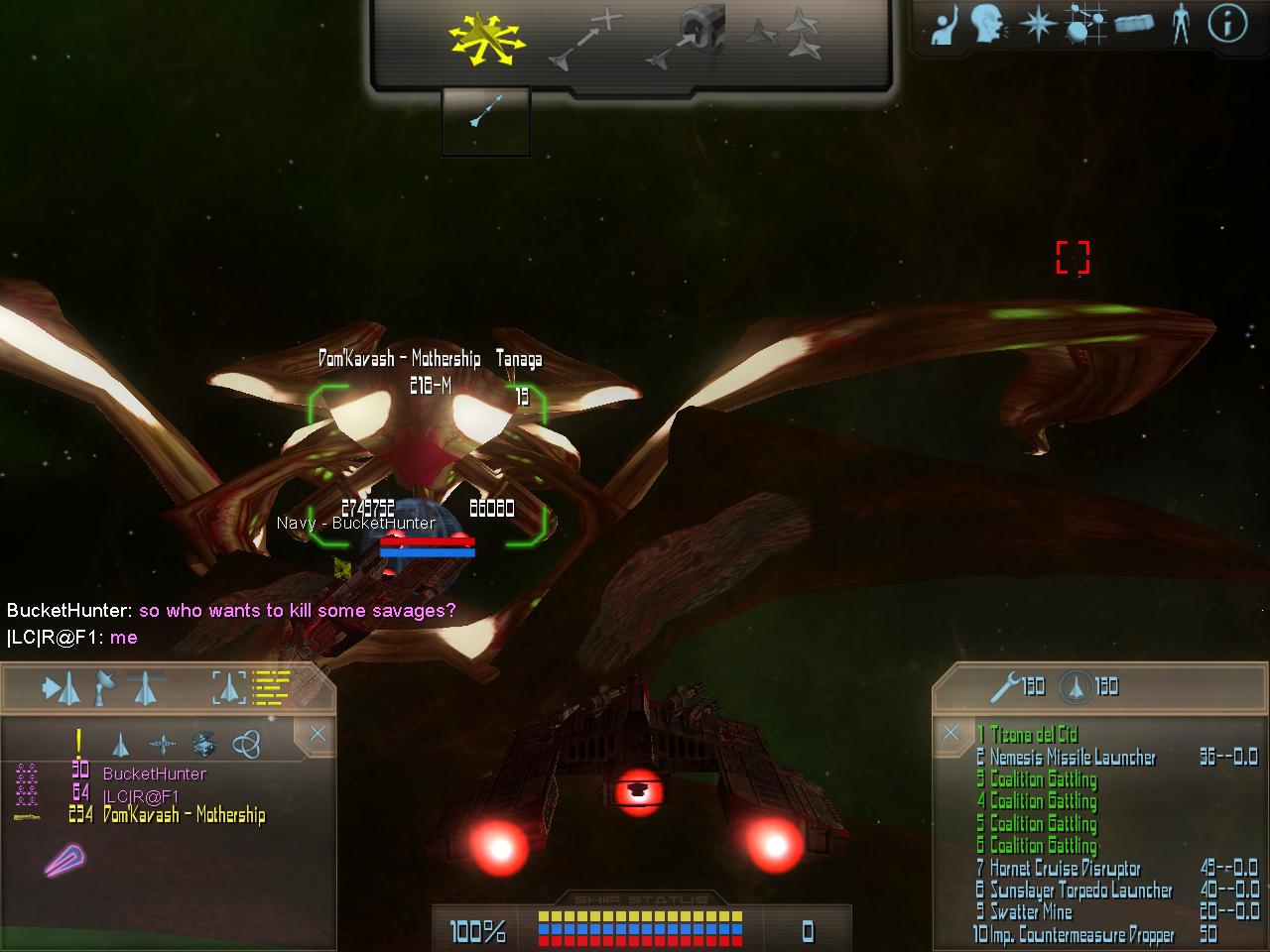This screenshot has height=952, width=1270.
Task: Target Dom'Kavash - Mothership in contact list
Action: [x=184, y=815]
